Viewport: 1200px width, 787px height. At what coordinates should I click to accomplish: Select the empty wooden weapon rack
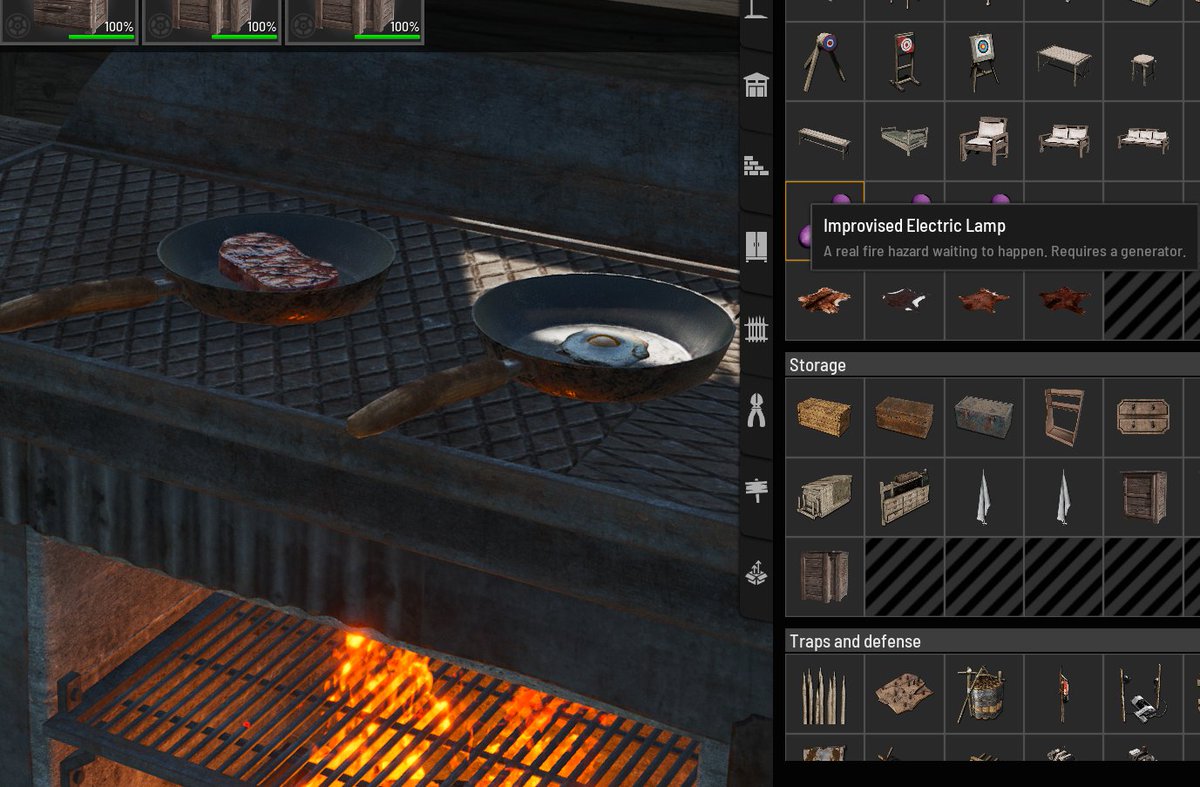1063,417
